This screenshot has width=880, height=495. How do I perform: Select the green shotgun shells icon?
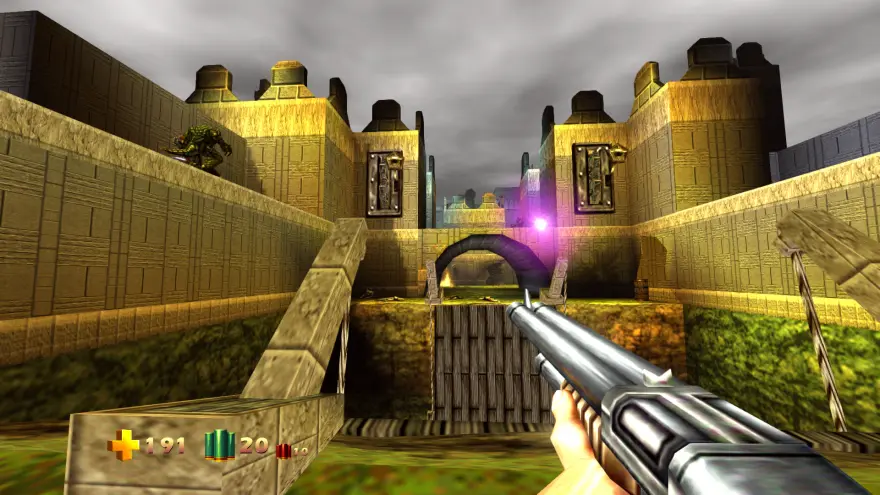tap(219, 445)
